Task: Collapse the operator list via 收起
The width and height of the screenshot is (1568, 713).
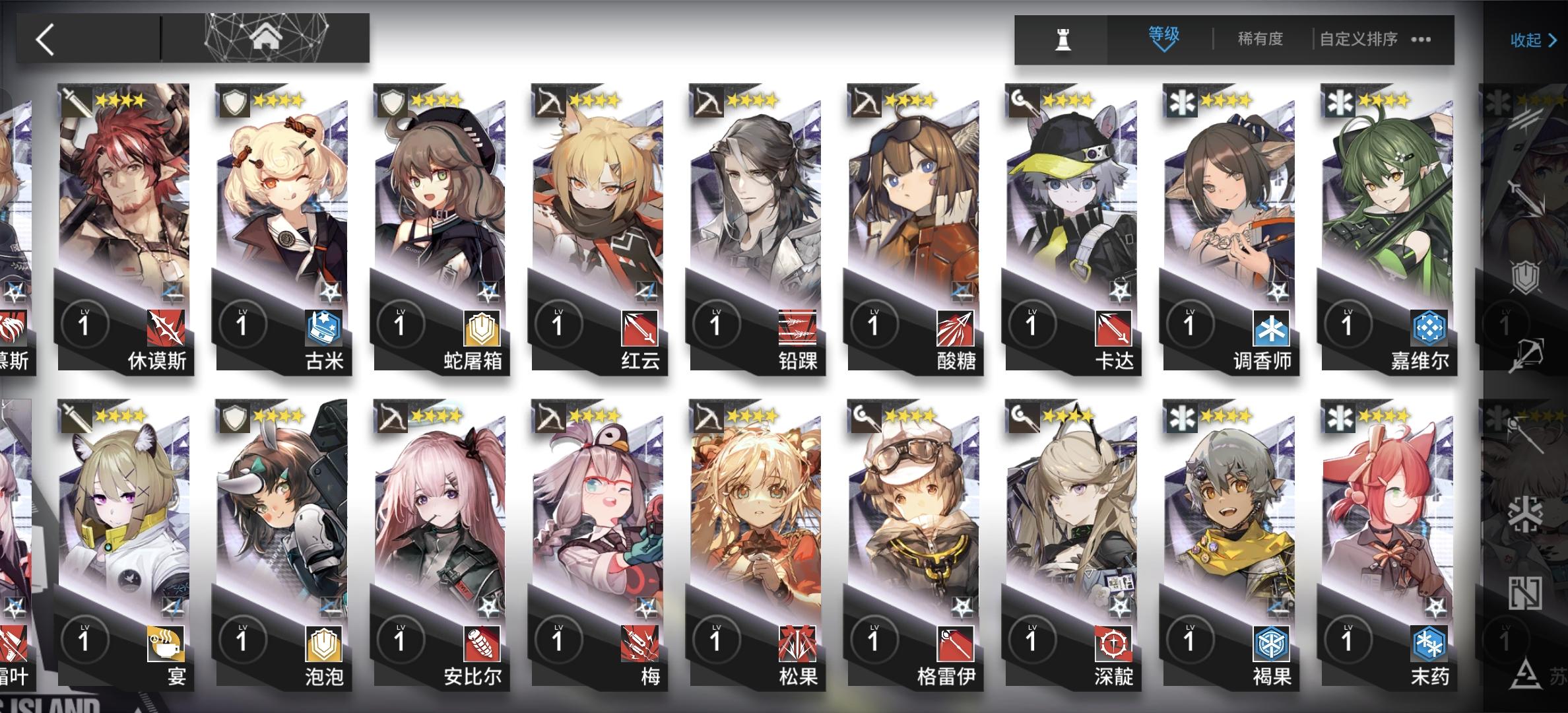Action: pos(1524,41)
